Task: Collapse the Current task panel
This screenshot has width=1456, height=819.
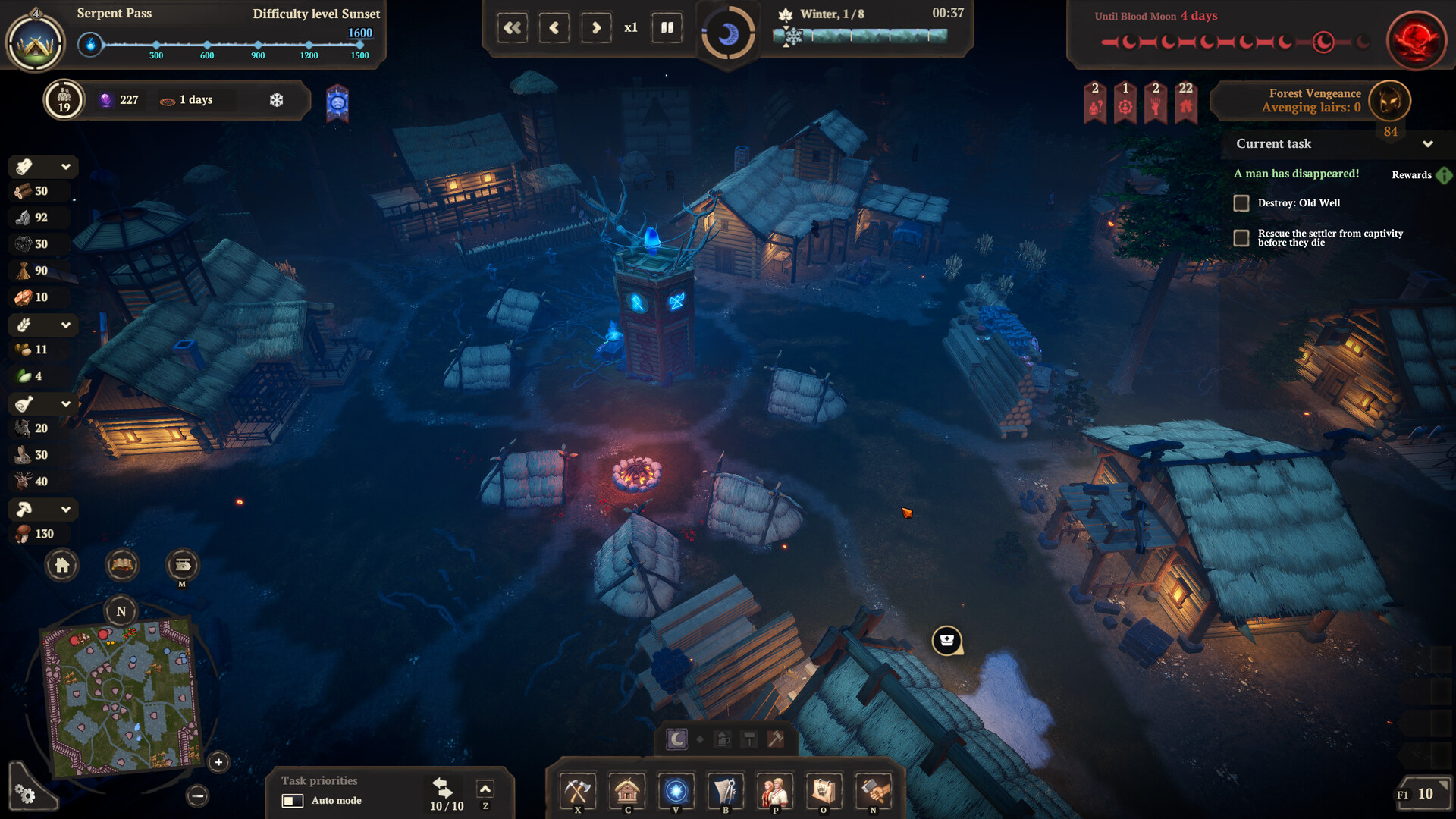Action: click(x=1428, y=144)
